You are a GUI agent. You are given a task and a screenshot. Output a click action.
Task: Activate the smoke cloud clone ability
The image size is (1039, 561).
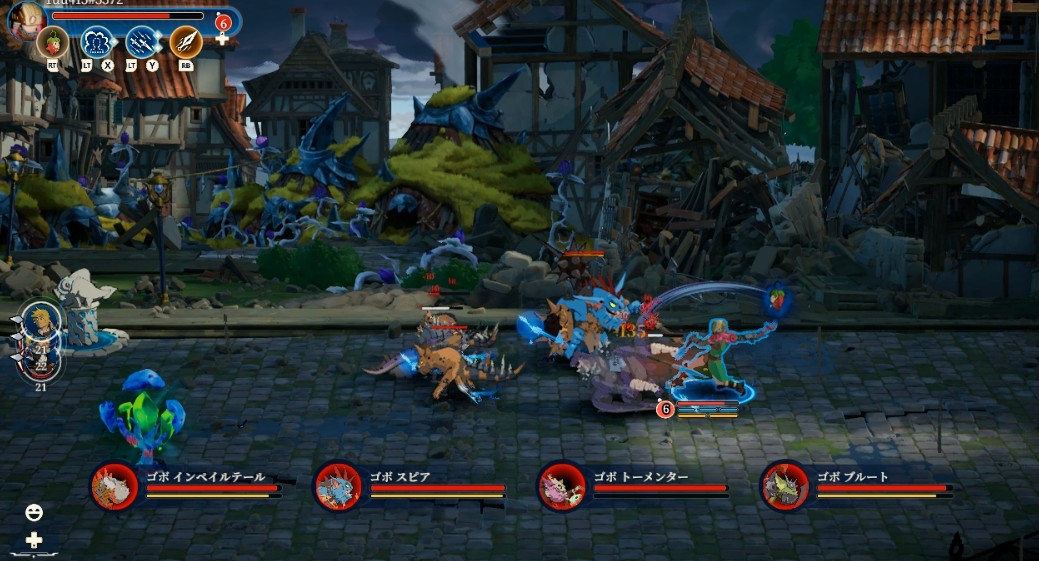[96, 42]
